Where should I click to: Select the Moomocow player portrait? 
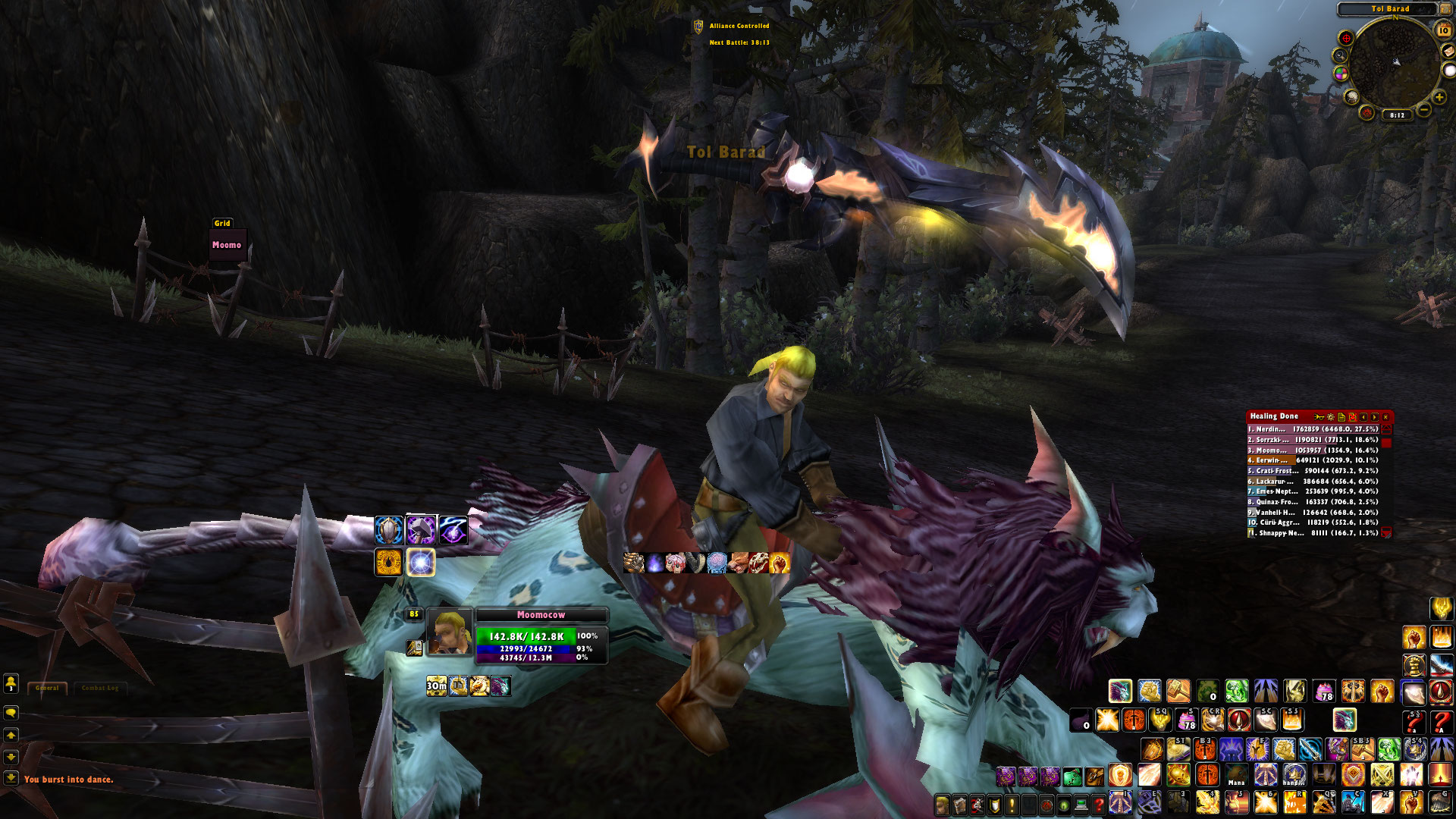(x=449, y=631)
